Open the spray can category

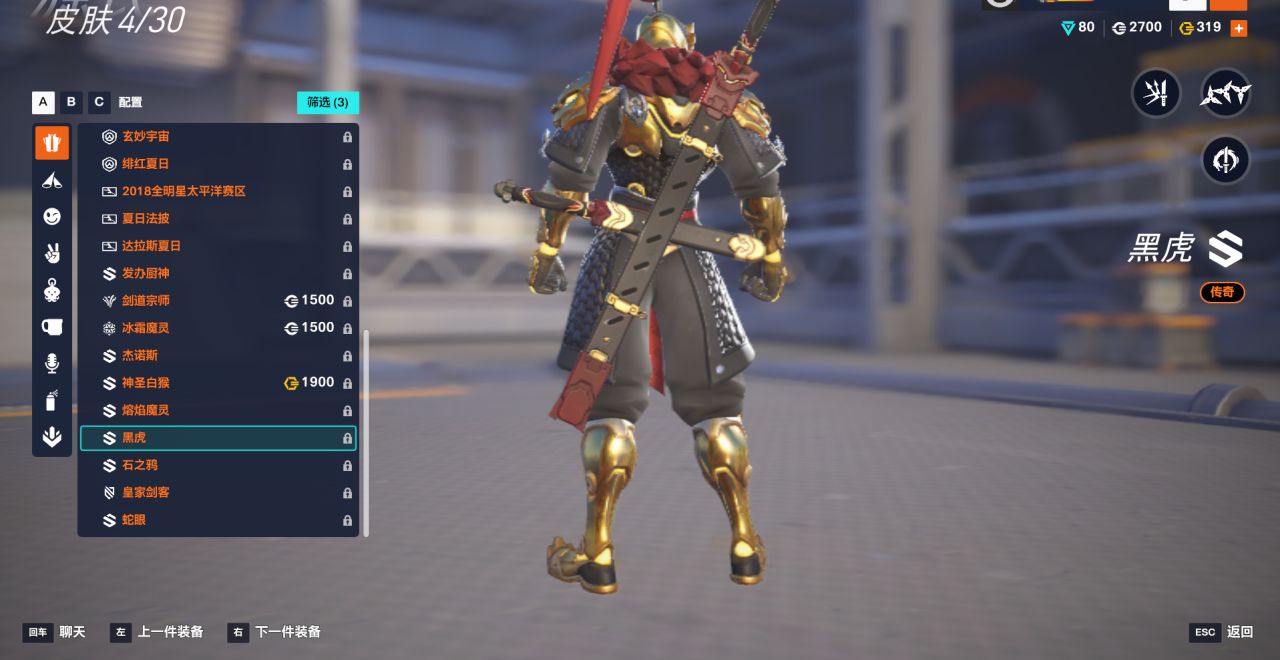pos(52,400)
